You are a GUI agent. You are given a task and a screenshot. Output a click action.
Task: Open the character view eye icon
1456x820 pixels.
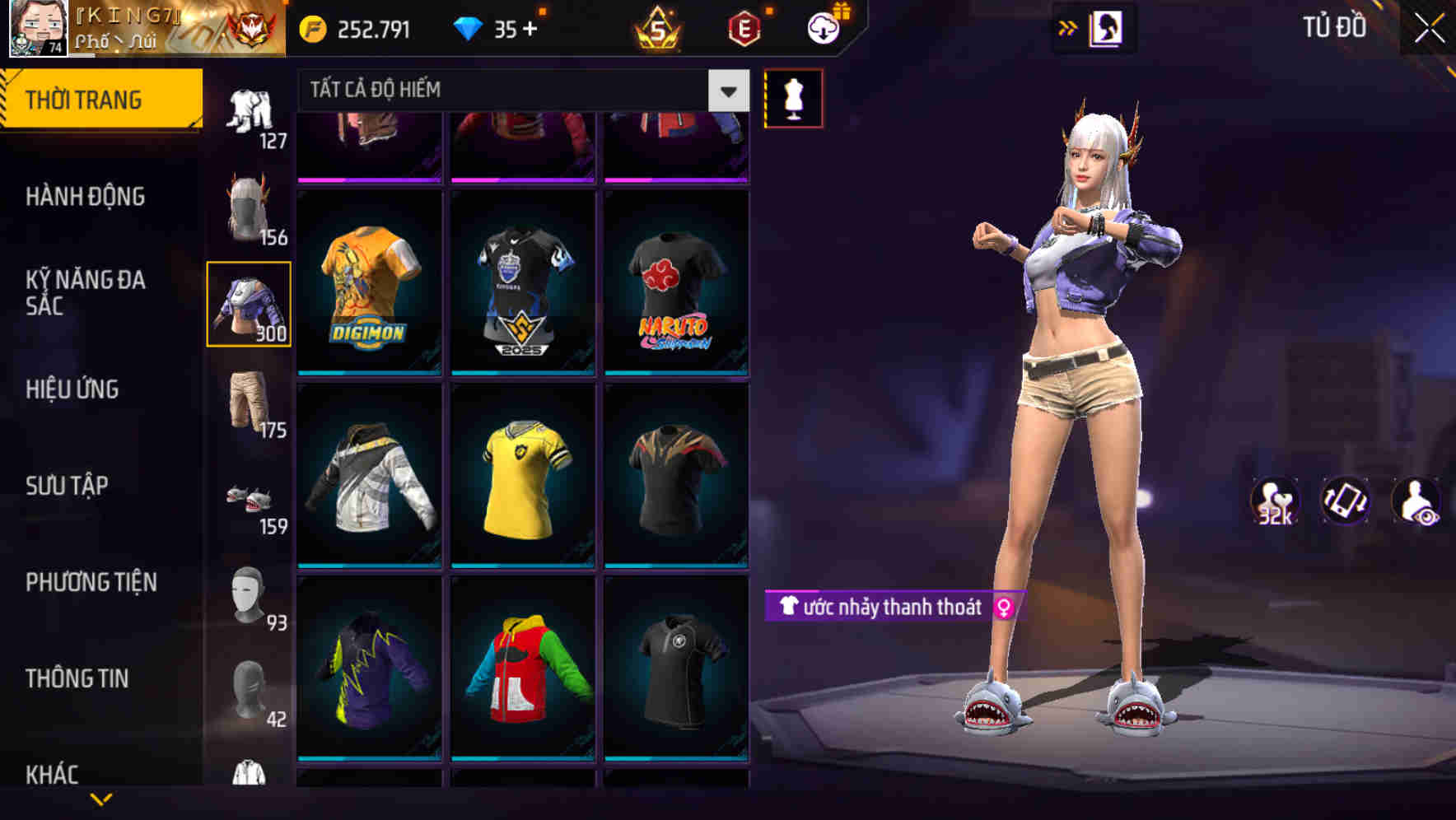(x=1420, y=502)
